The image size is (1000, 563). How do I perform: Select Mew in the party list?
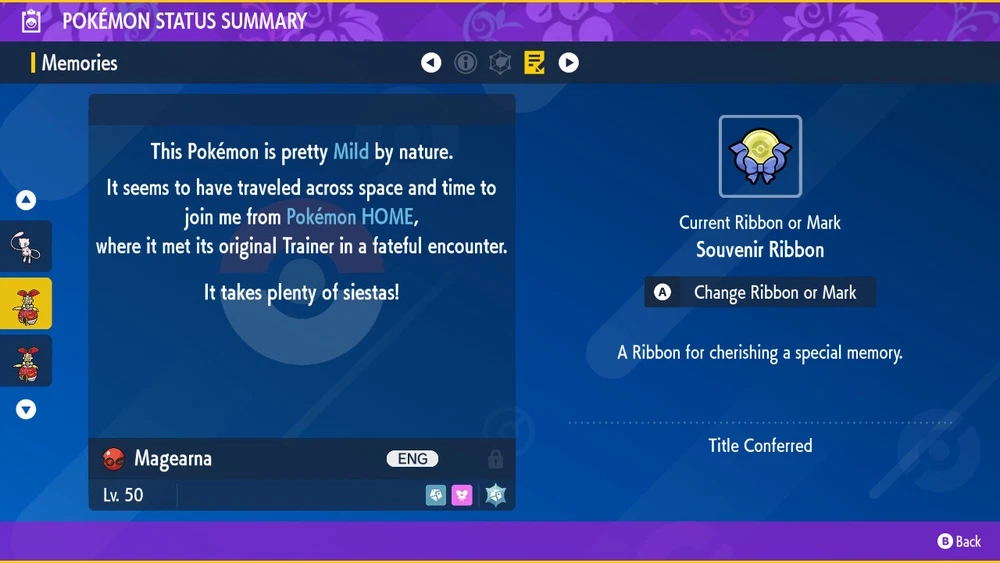click(x=26, y=246)
